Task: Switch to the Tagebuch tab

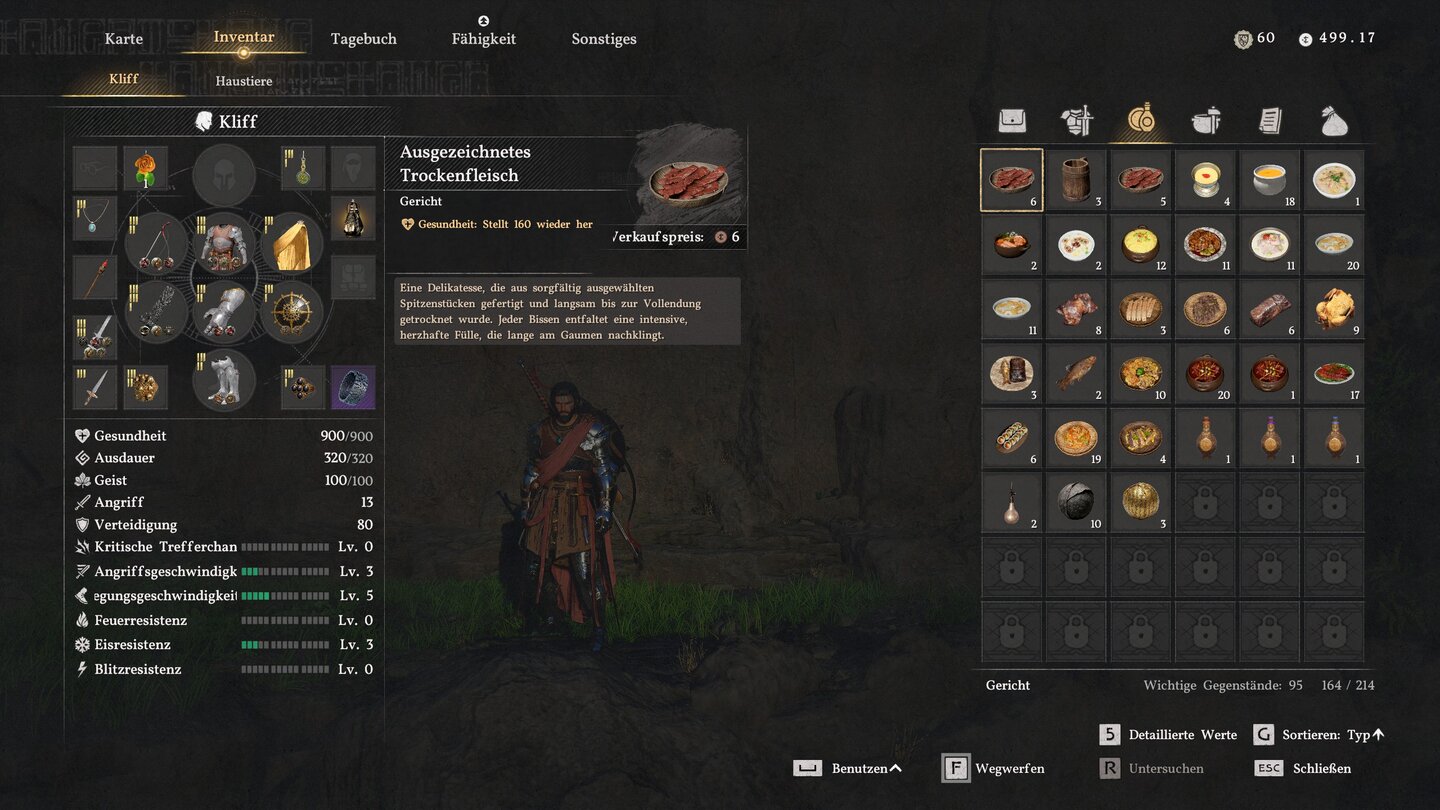Action: 364,39
